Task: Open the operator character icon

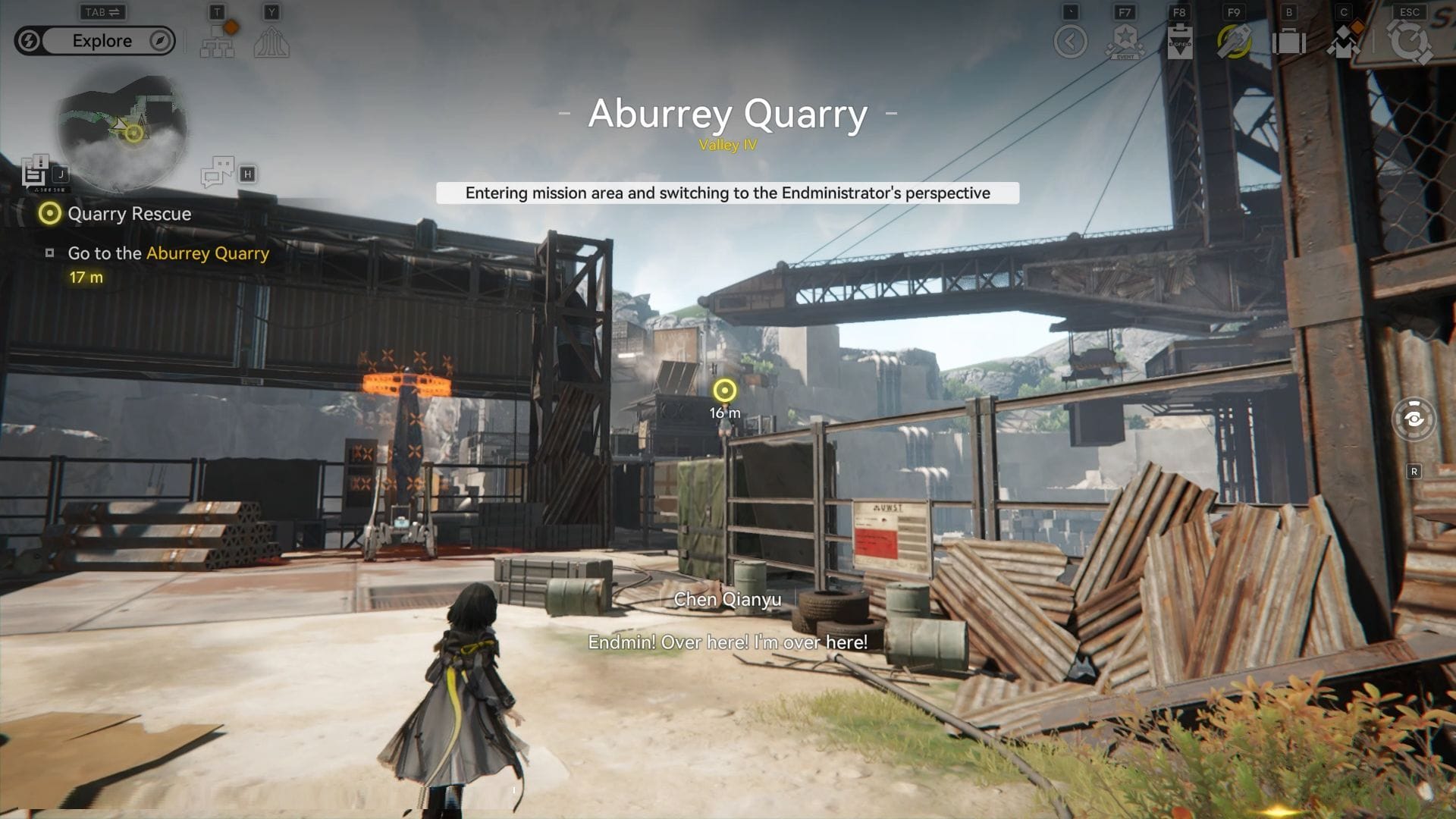Action: click(x=1343, y=42)
